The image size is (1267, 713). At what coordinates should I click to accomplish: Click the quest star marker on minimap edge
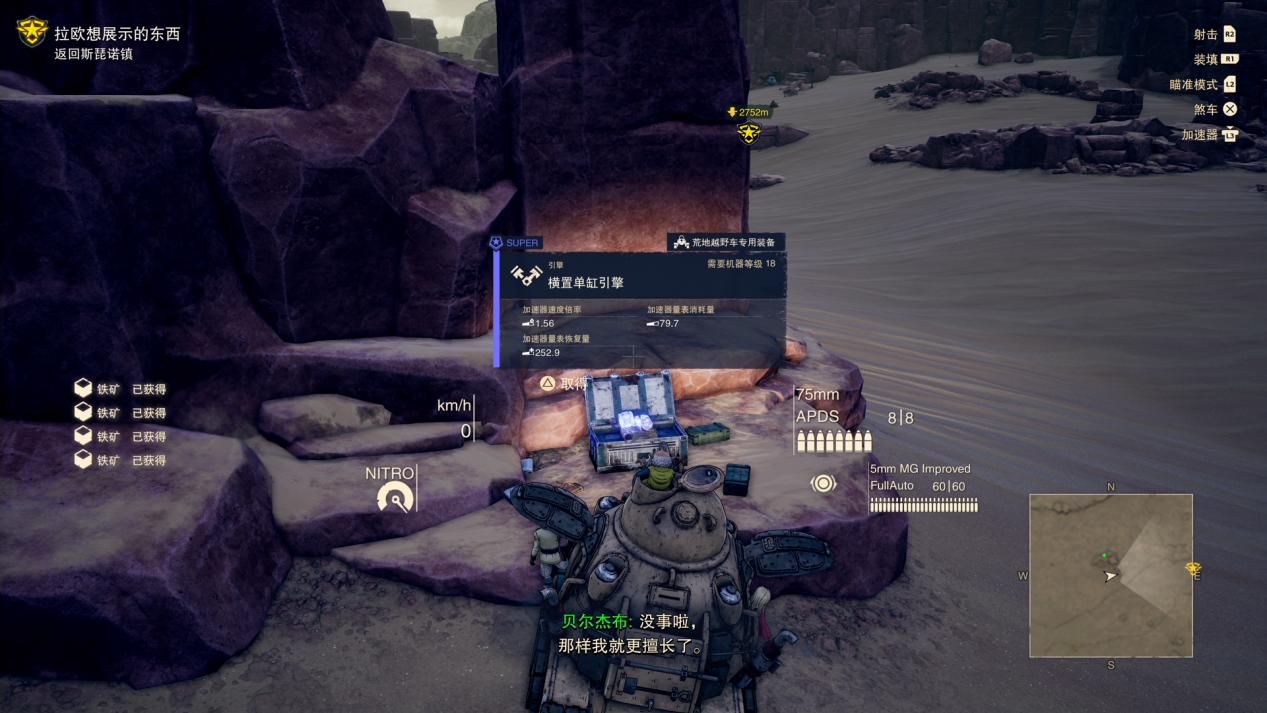pos(1193,569)
